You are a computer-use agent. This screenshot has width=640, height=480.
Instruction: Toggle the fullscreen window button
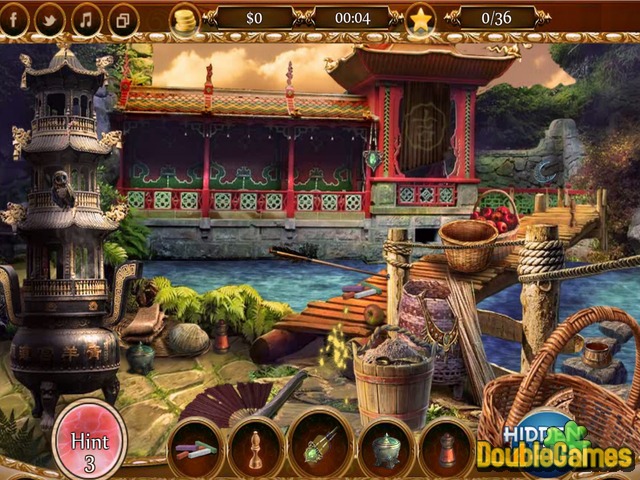[122, 19]
